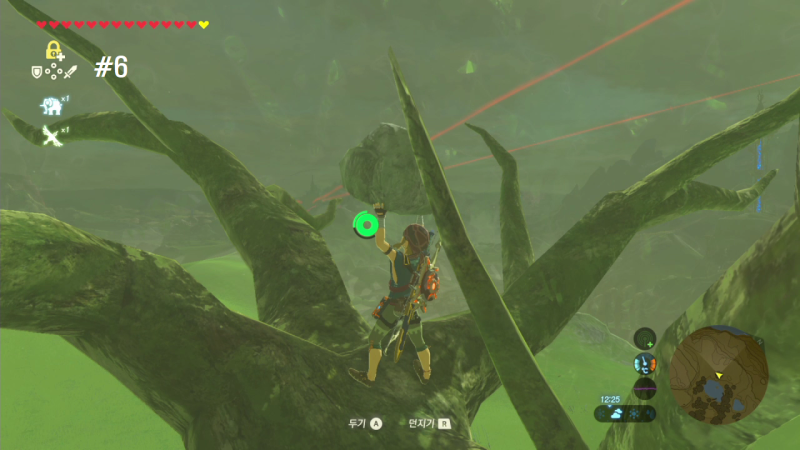800x450 pixels.
Task: Click the noise level indicator
Action: [x=645, y=387]
